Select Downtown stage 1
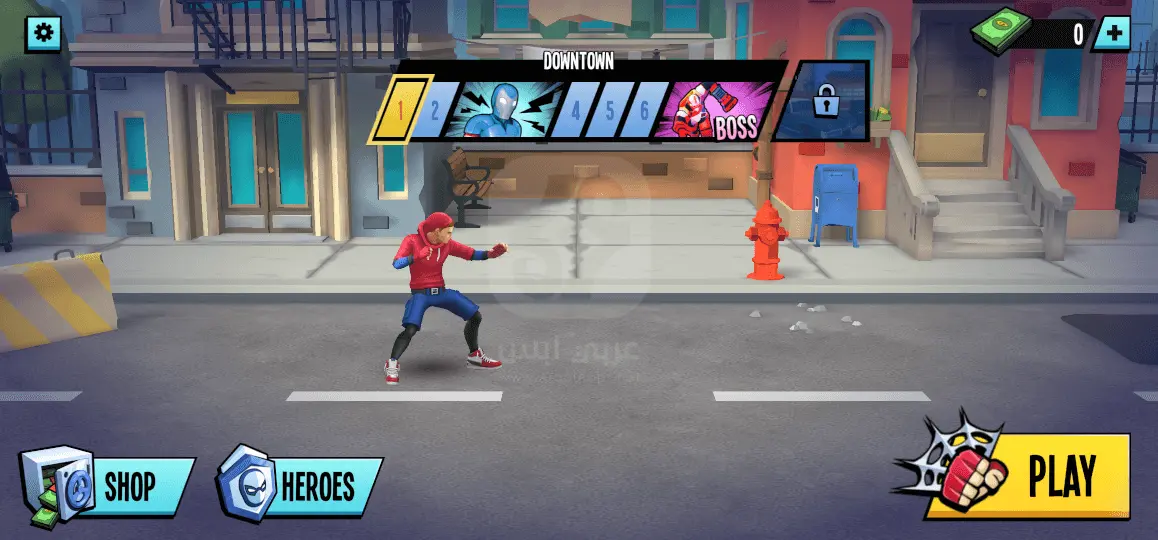1158x540 pixels. [x=401, y=110]
